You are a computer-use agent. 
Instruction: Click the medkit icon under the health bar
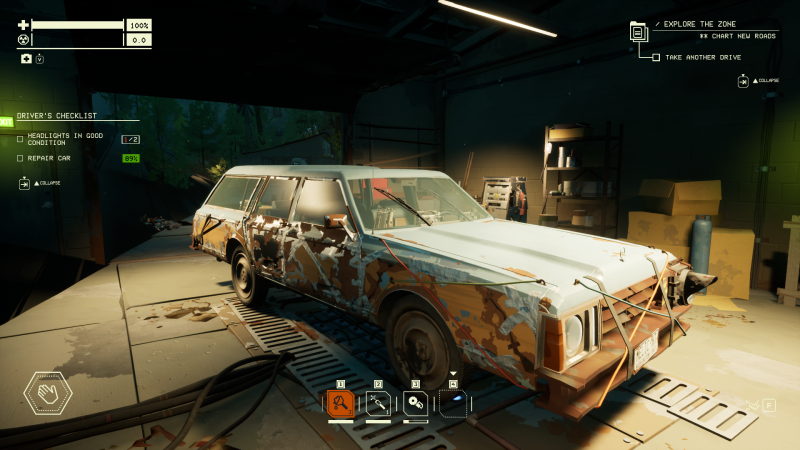pyautogui.click(x=26, y=59)
